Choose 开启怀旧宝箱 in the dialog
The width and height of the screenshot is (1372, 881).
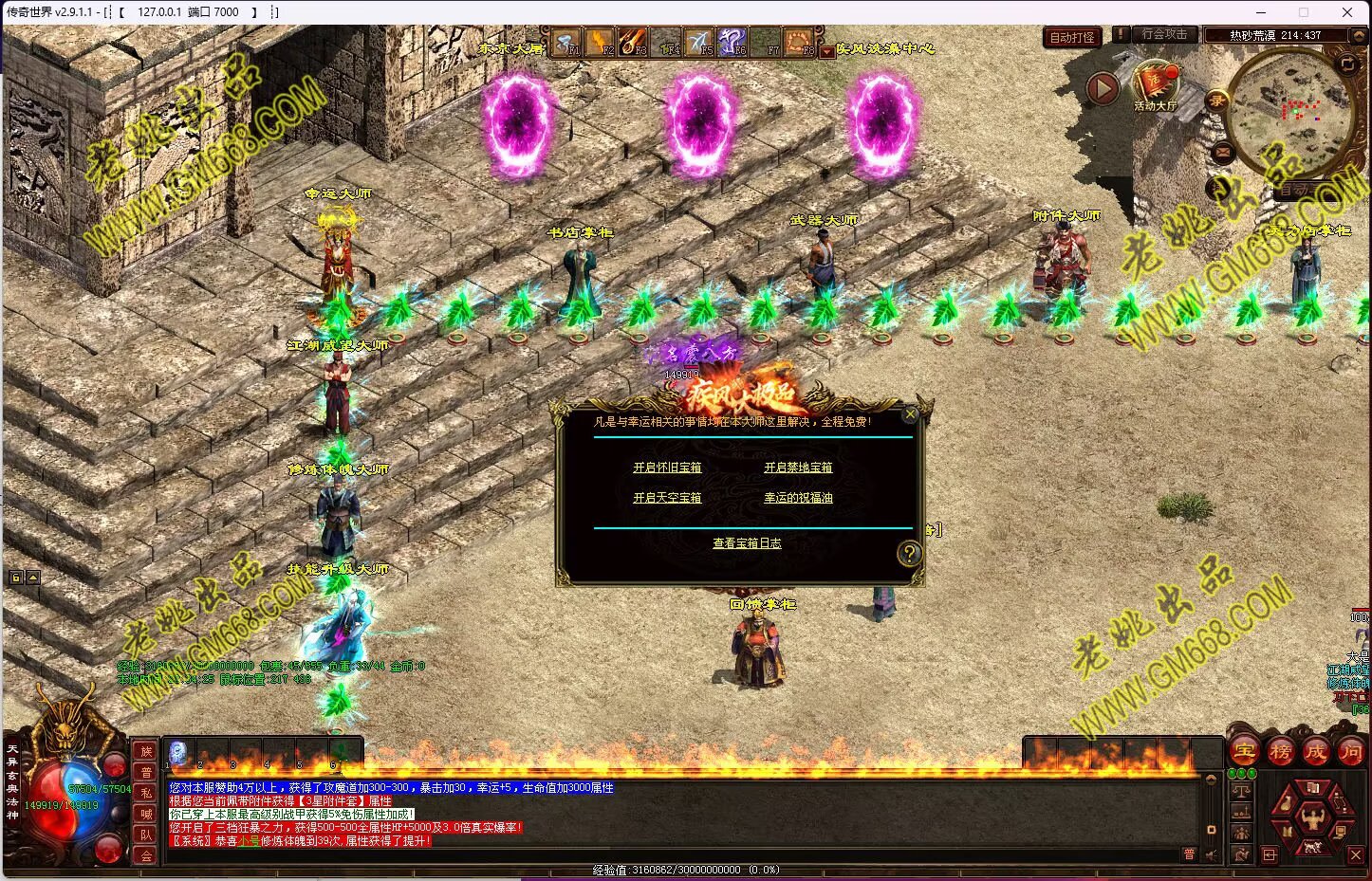click(x=667, y=468)
